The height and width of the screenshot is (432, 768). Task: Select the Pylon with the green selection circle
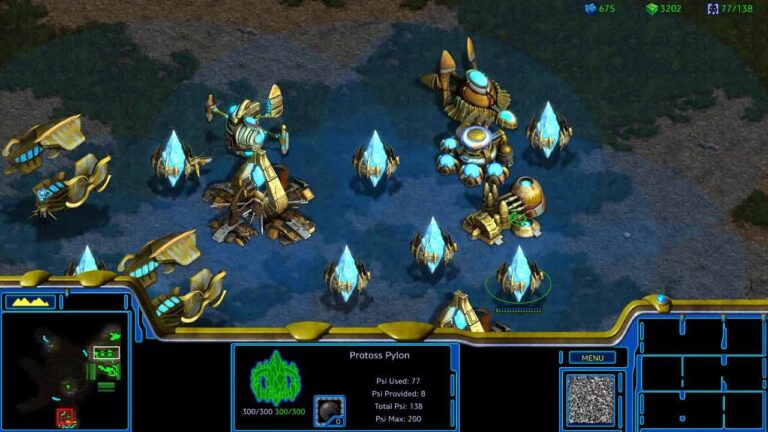[x=519, y=275]
